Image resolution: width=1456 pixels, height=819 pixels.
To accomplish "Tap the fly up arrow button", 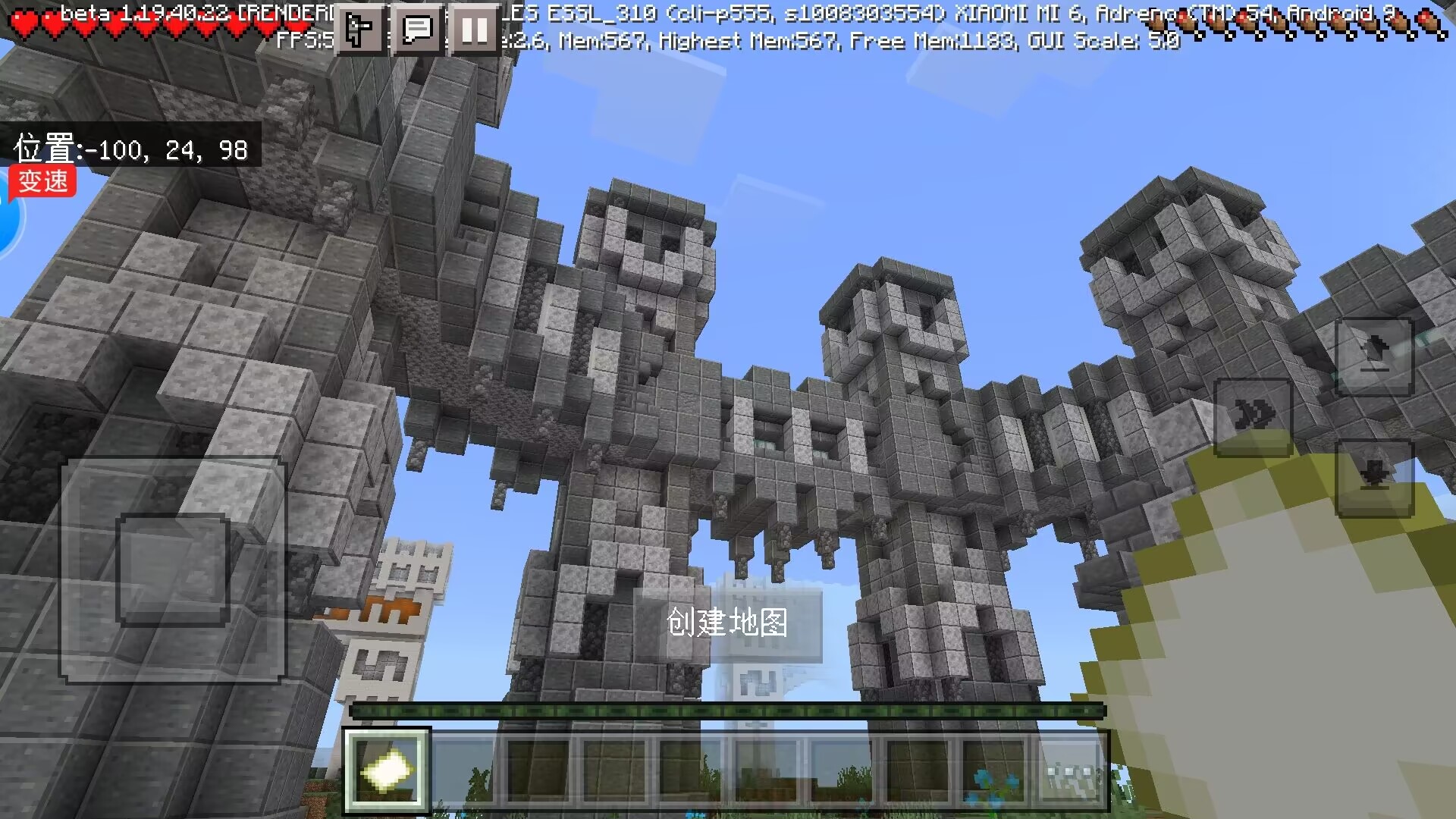I will [1374, 356].
